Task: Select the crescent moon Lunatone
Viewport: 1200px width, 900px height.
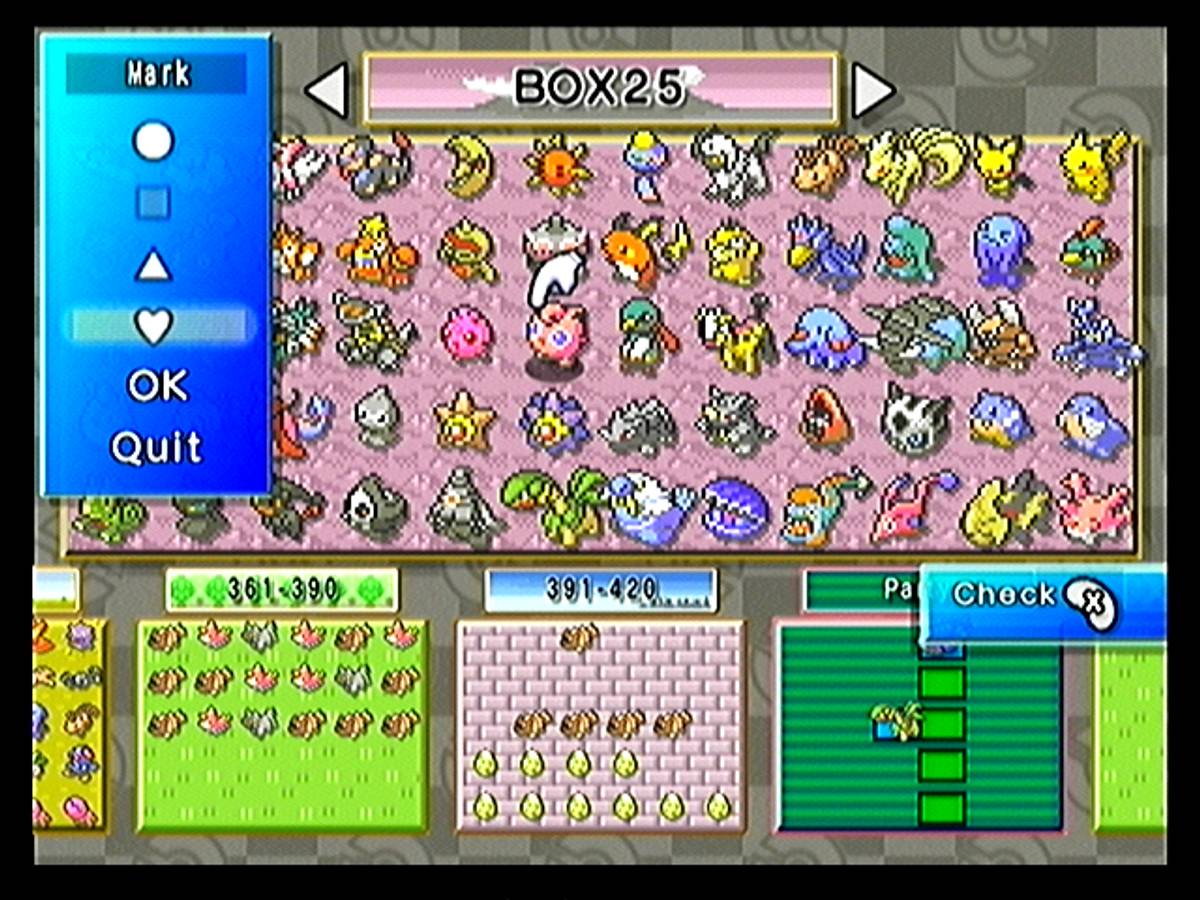Action: 469,167
